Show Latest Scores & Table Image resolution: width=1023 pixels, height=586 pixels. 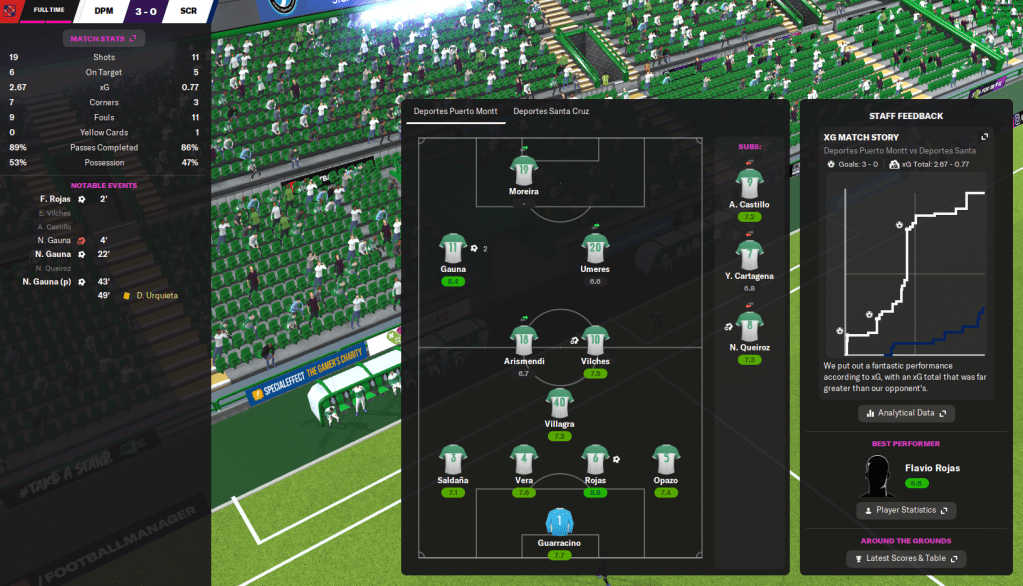[x=906, y=558]
